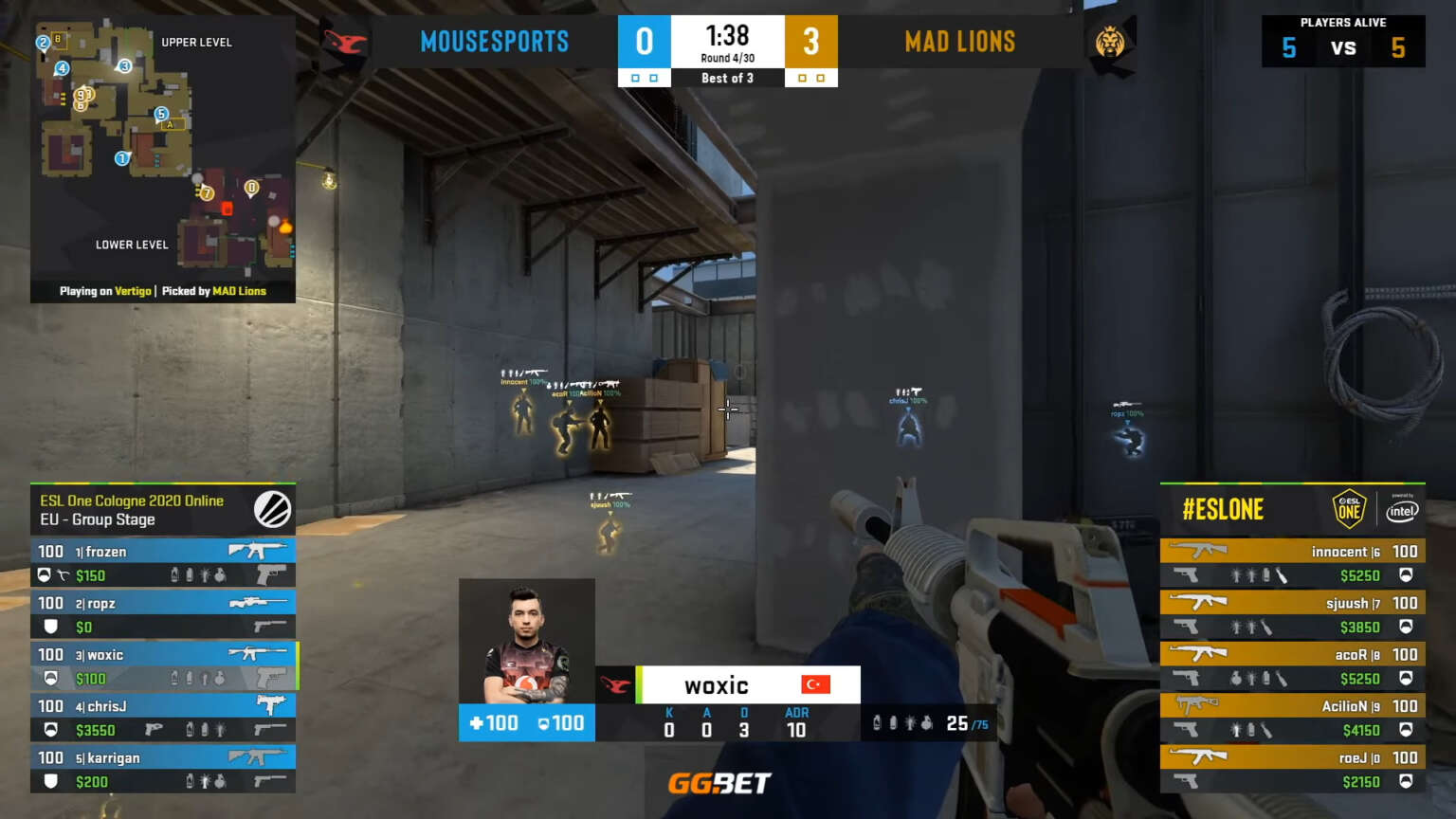1456x819 pixels.
Task: Click the mousesports mouse logo in the scoreboard
Action: (x=343, y=43)
